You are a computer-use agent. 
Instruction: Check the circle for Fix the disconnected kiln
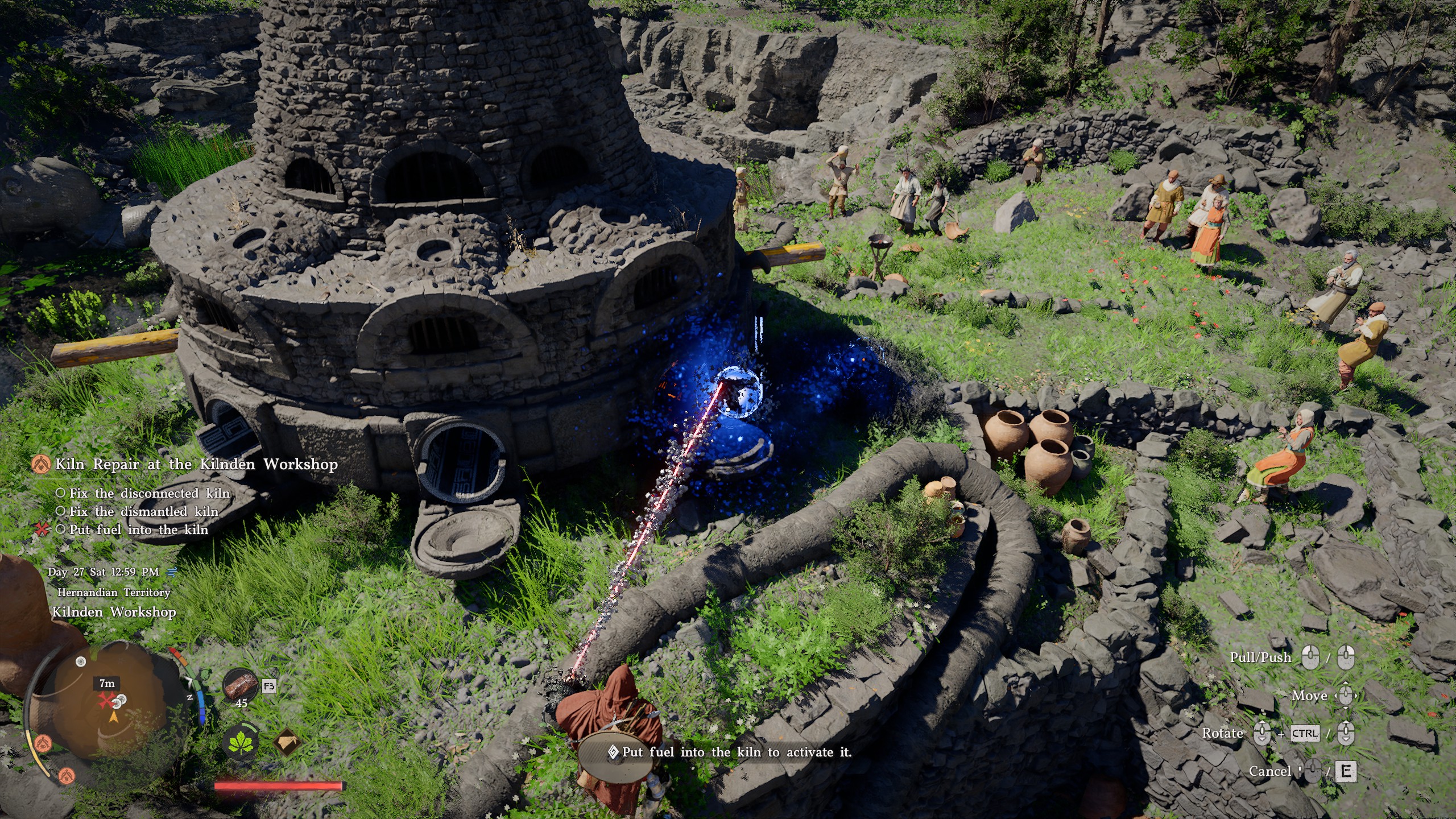coord(61,494)
